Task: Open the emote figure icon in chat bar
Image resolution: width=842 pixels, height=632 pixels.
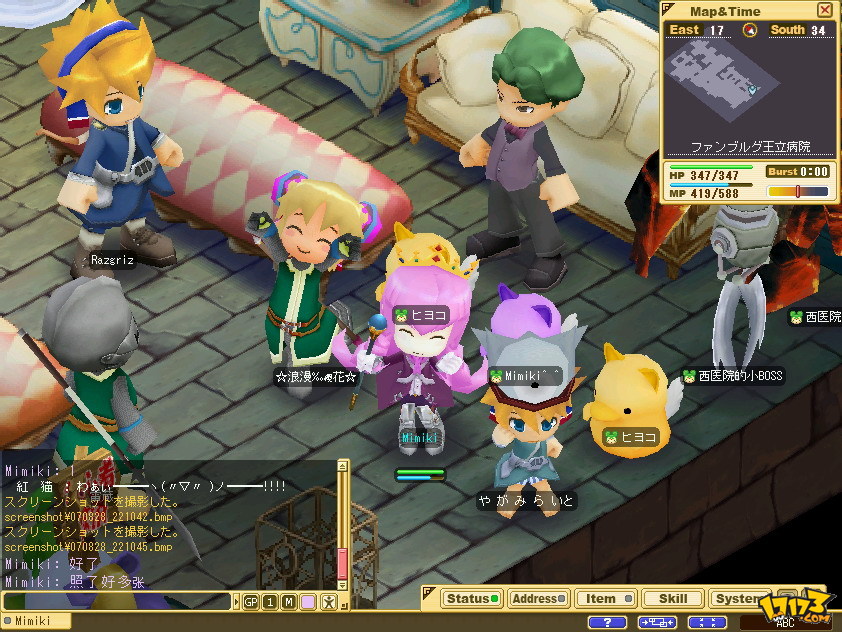Action: 327,601
